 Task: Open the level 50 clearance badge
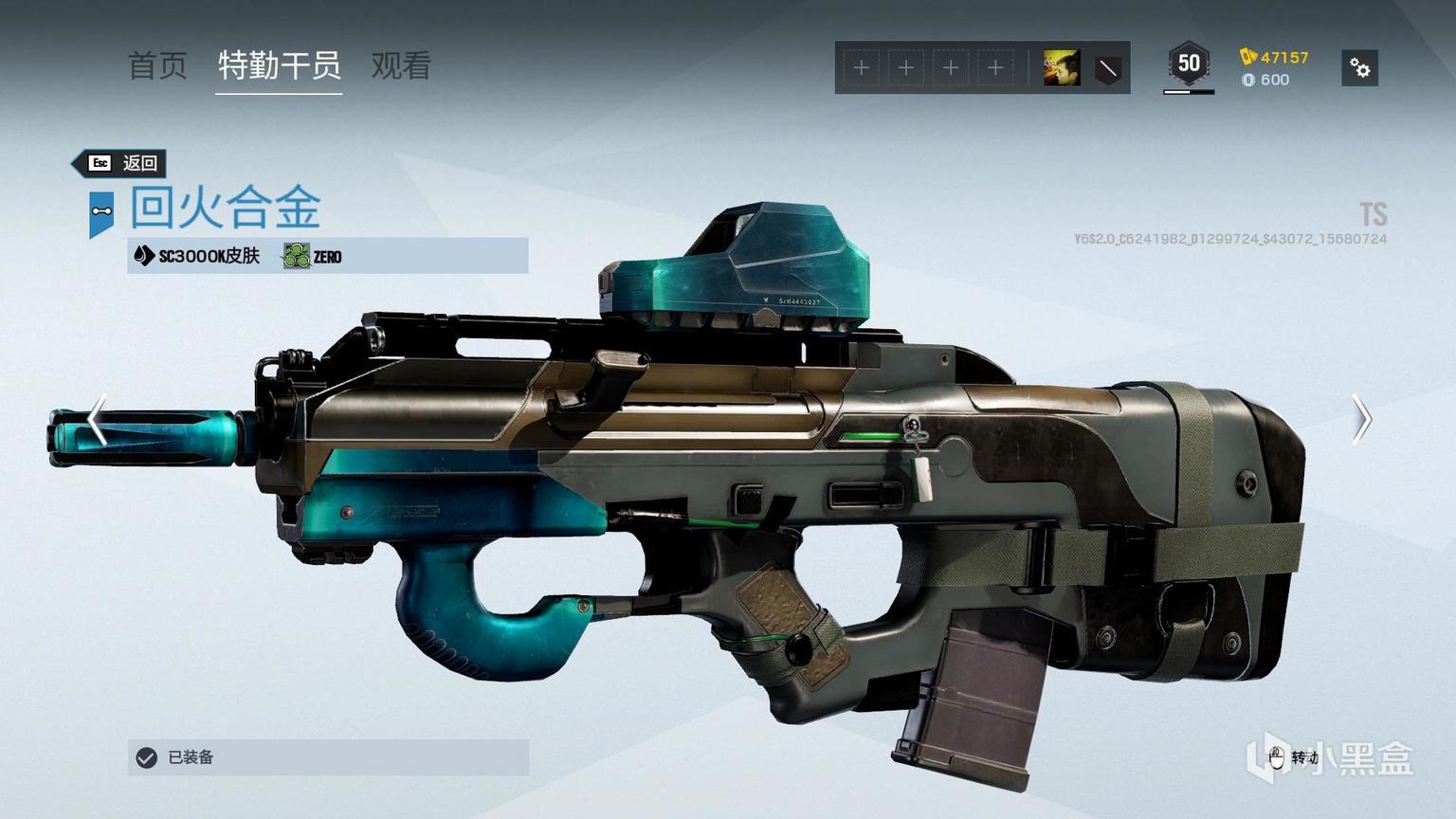[1189, 64]
